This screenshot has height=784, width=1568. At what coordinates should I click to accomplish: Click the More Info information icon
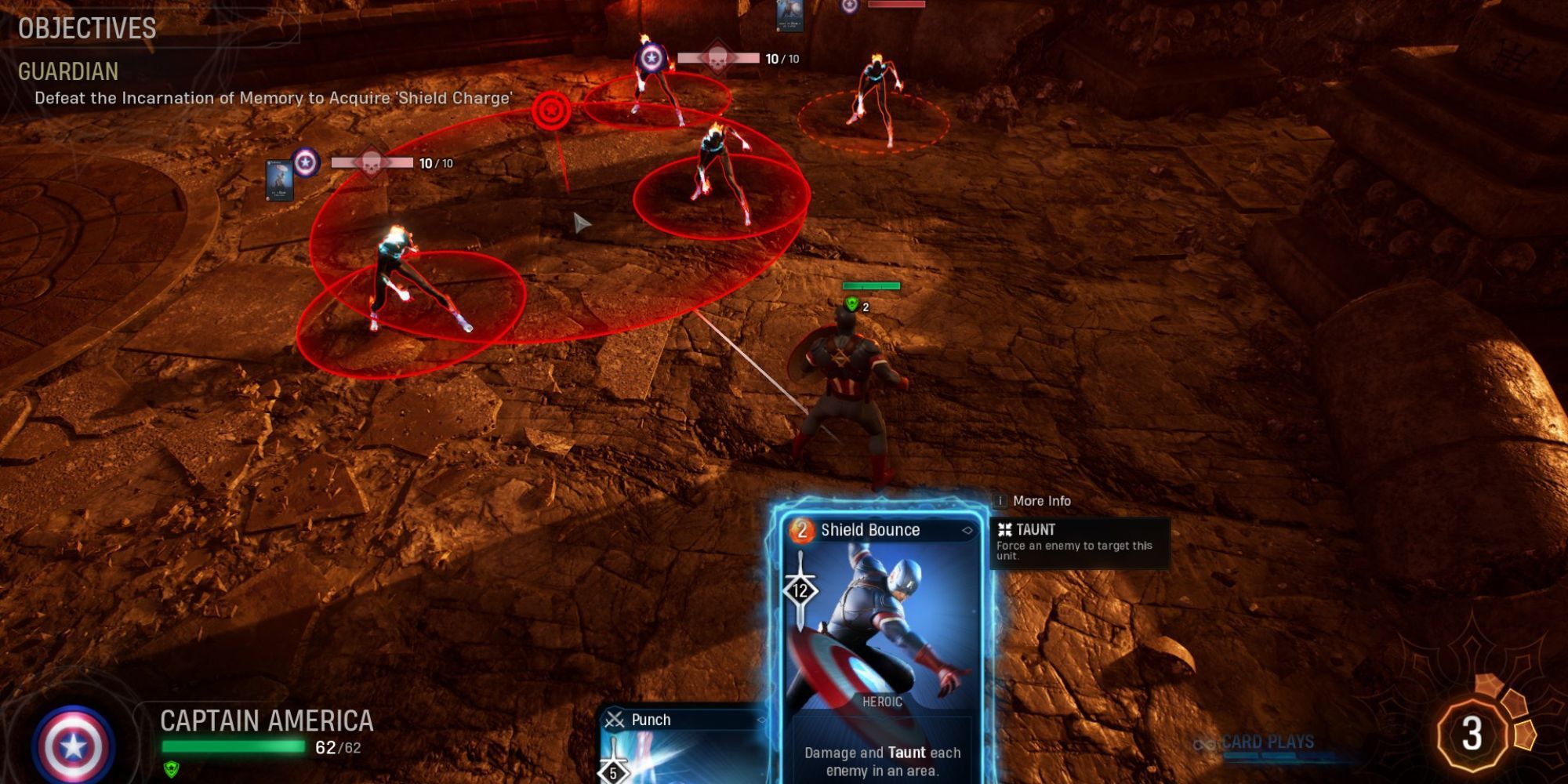[1002, 500]
